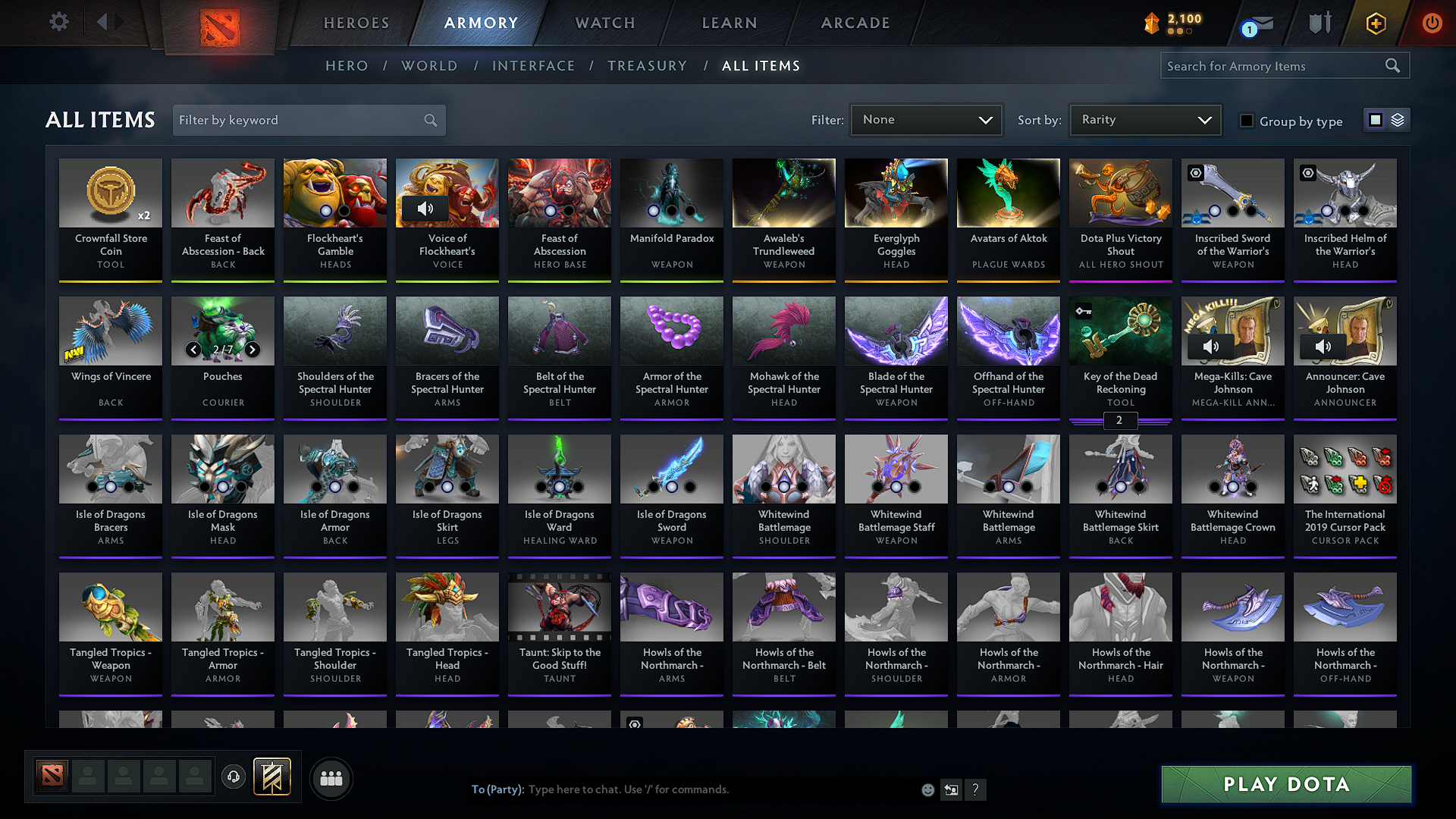The image size is (1456, 819).
Task: Switch to the WATCH tab
Action: pos(604,23)
